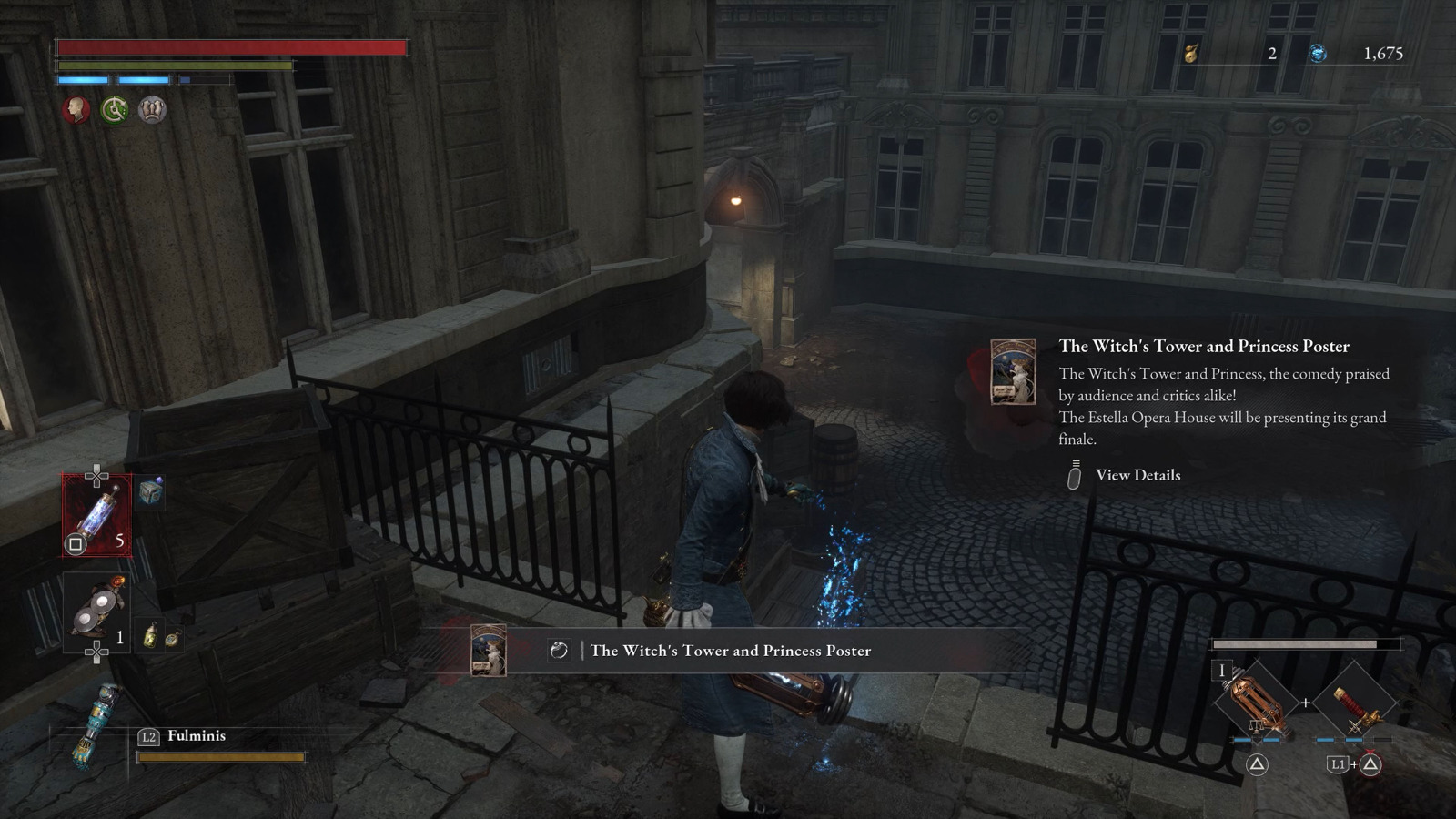
Task: Click the weapon durability bar above the weapons
Action: (x=1308, y=646)
